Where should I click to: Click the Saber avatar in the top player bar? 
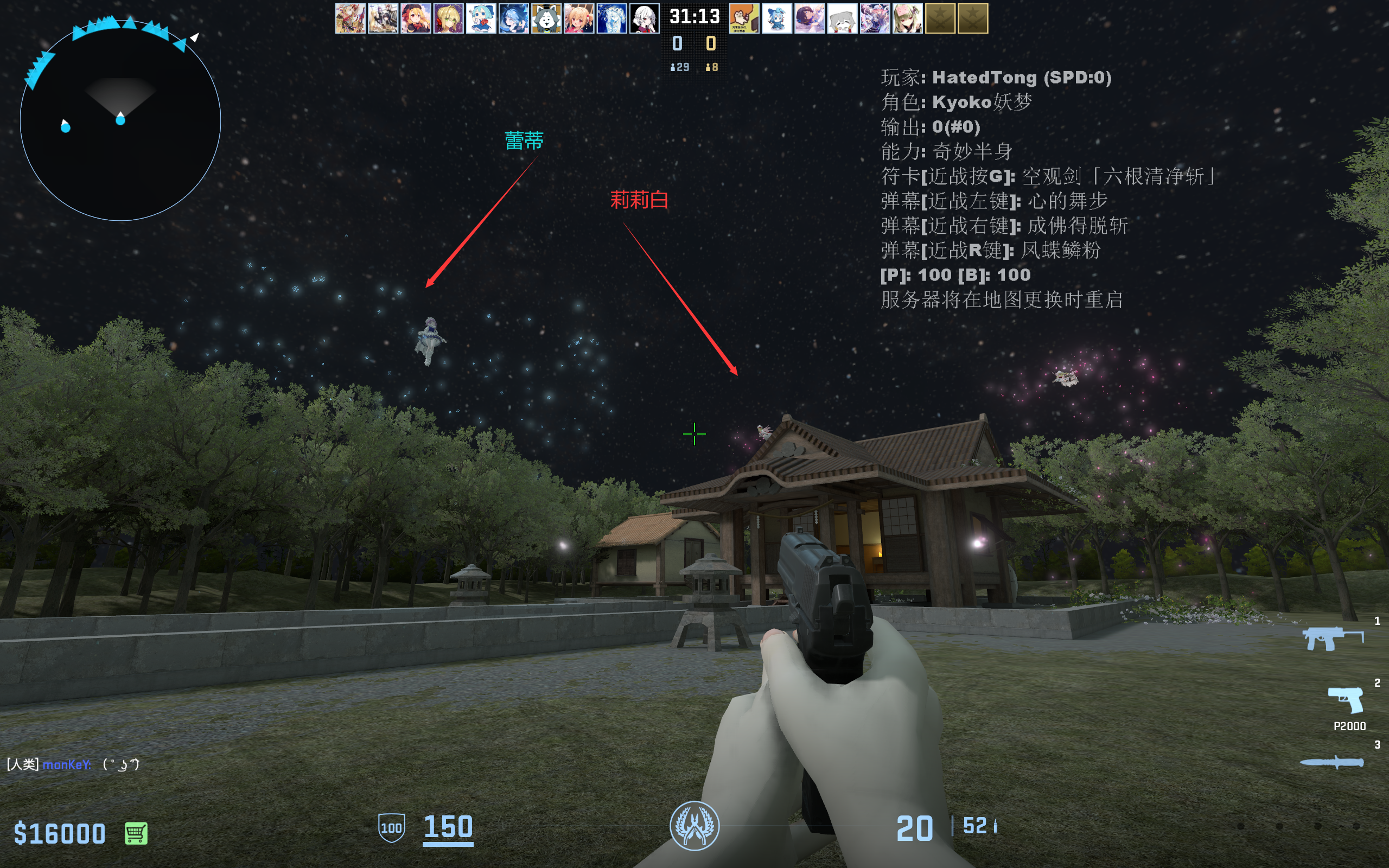(448, 19)
